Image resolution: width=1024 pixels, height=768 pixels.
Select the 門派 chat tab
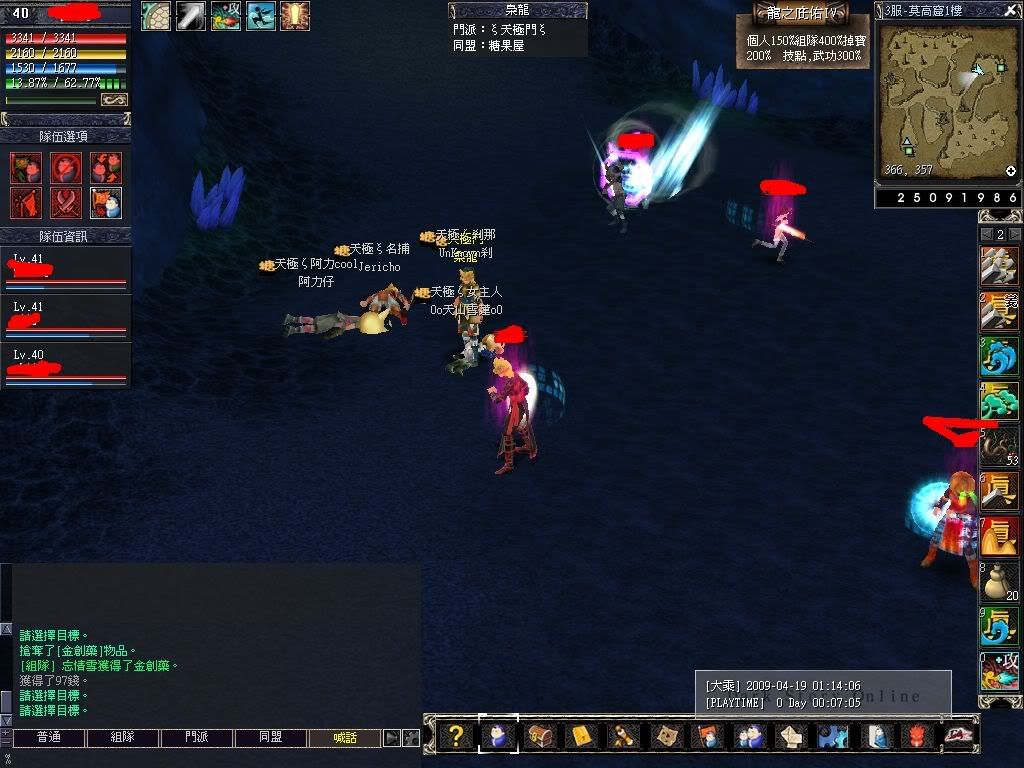click(x=197, y=738)
